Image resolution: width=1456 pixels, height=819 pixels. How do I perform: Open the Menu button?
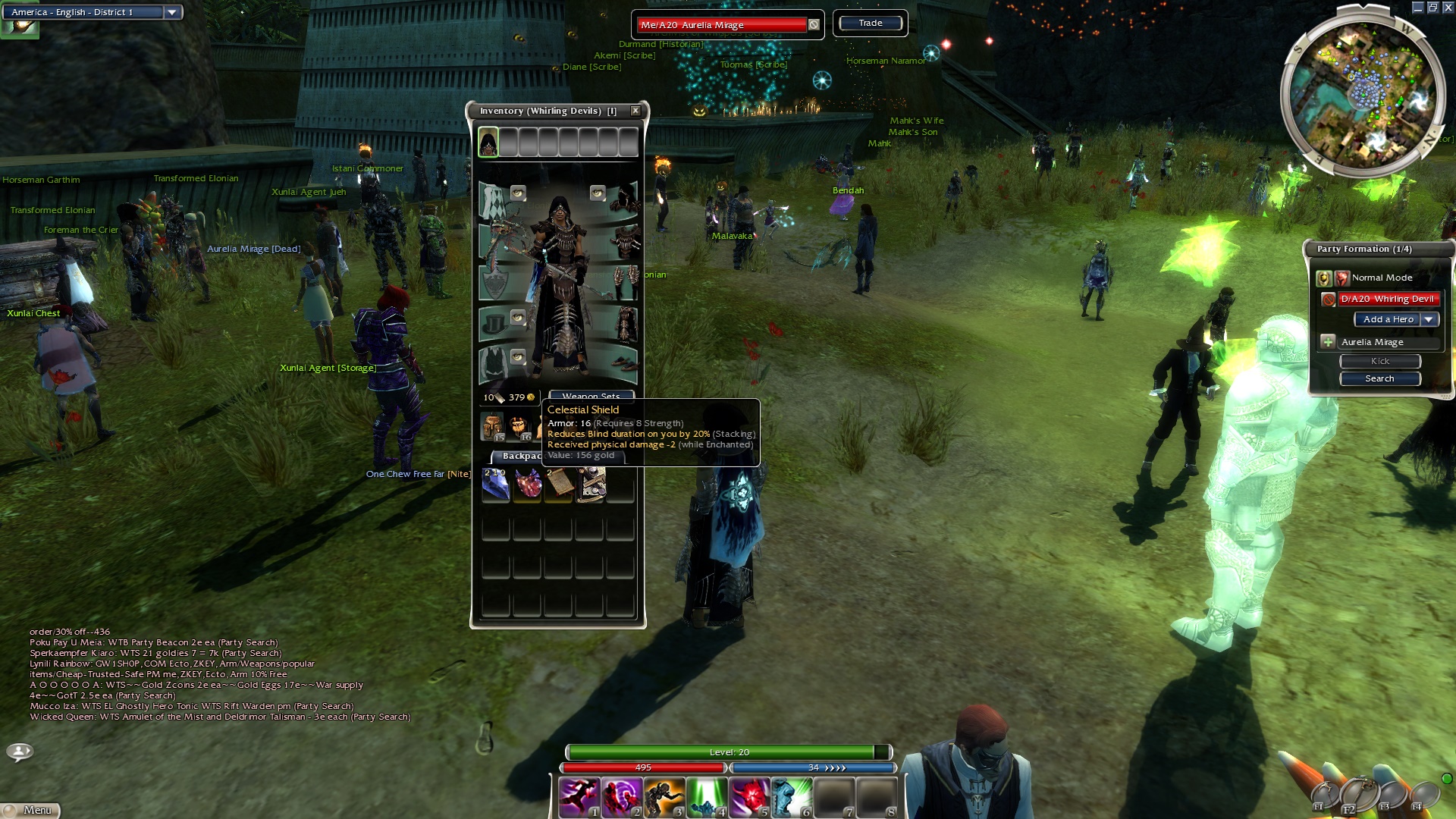[30, 810]
